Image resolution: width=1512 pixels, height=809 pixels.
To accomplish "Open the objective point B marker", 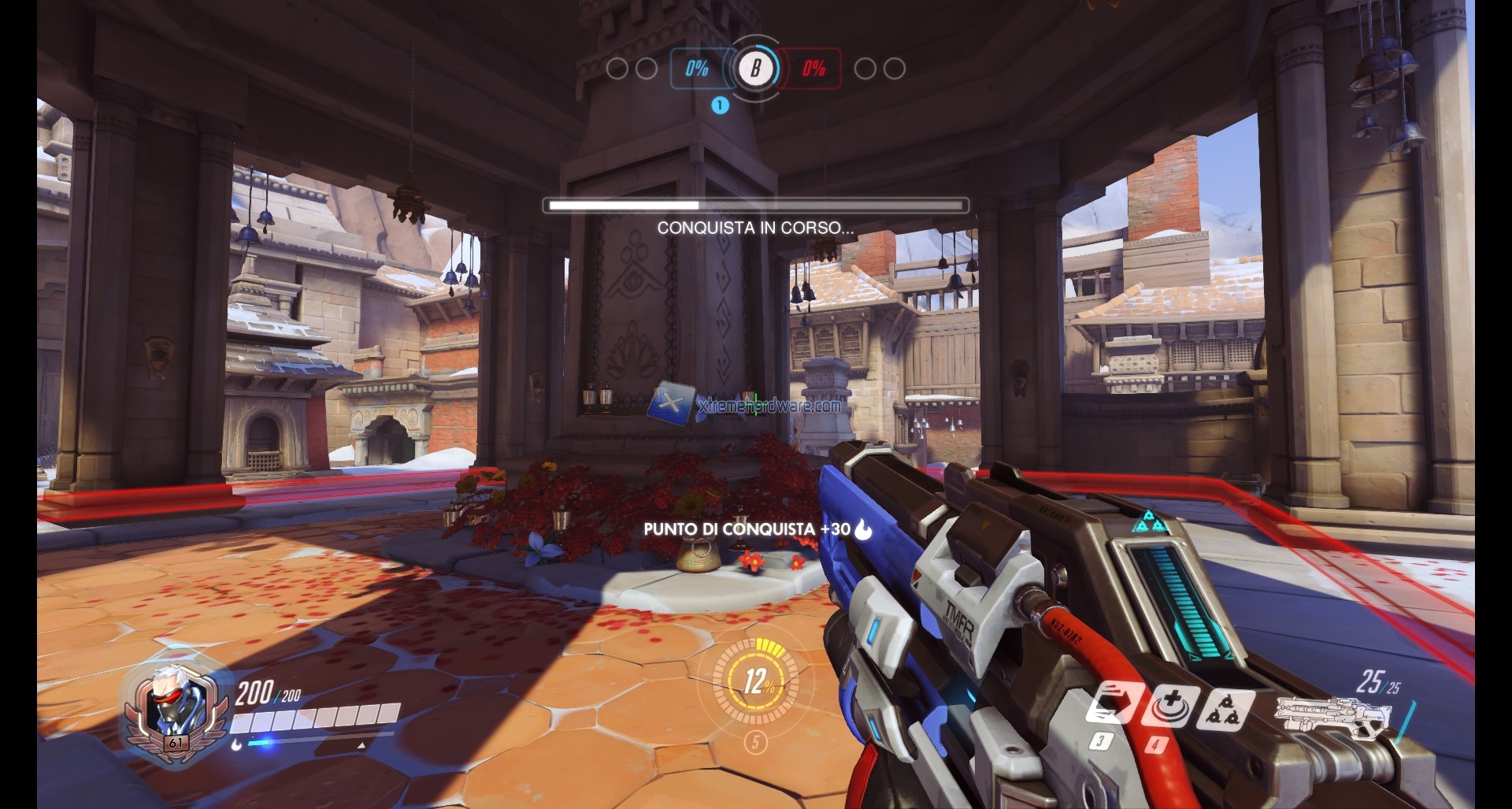I will (x=754, y=69).
